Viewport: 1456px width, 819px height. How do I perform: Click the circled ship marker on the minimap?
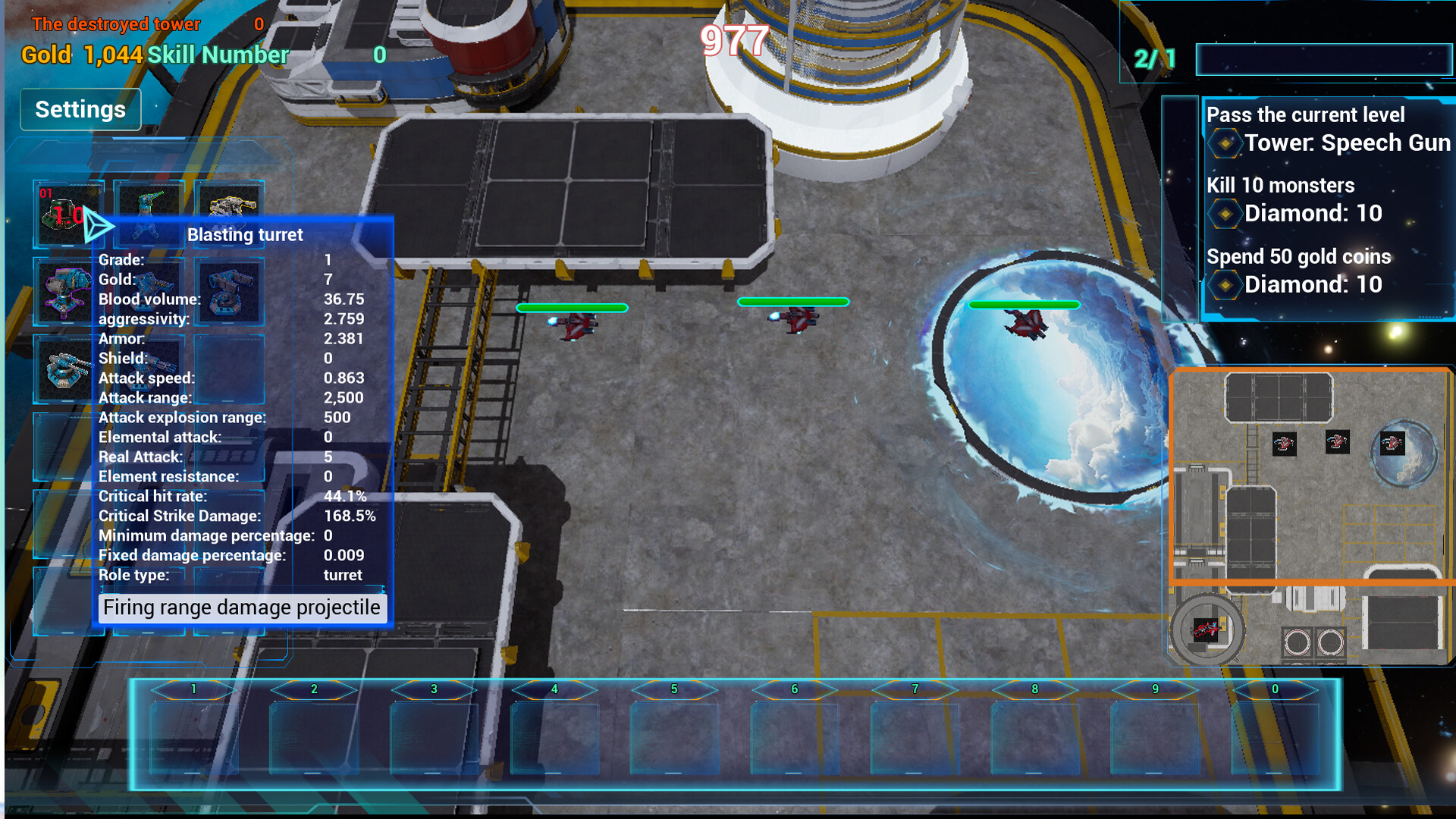click(1205, 628)
